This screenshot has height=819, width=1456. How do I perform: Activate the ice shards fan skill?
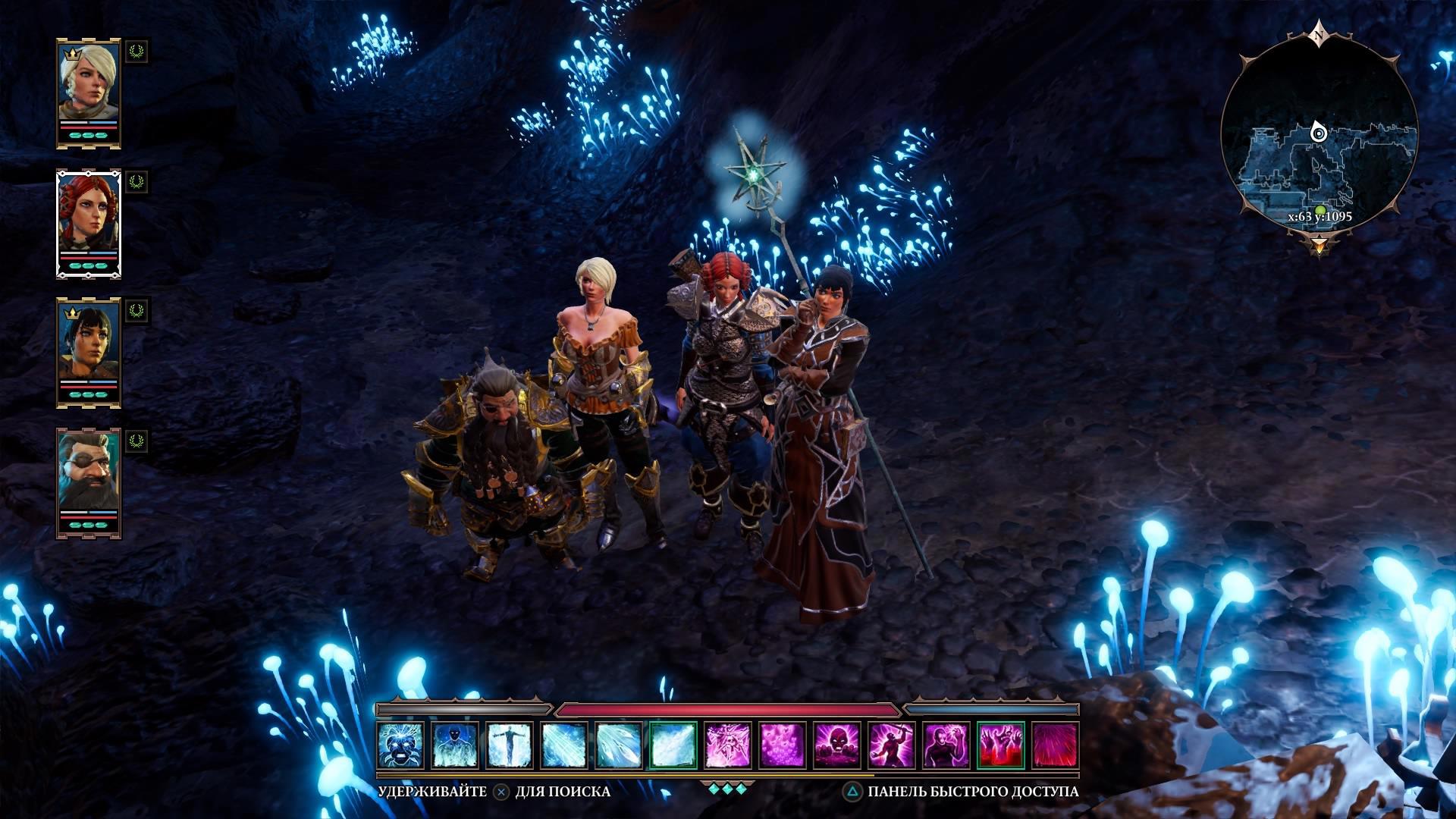tap(619, 745)
